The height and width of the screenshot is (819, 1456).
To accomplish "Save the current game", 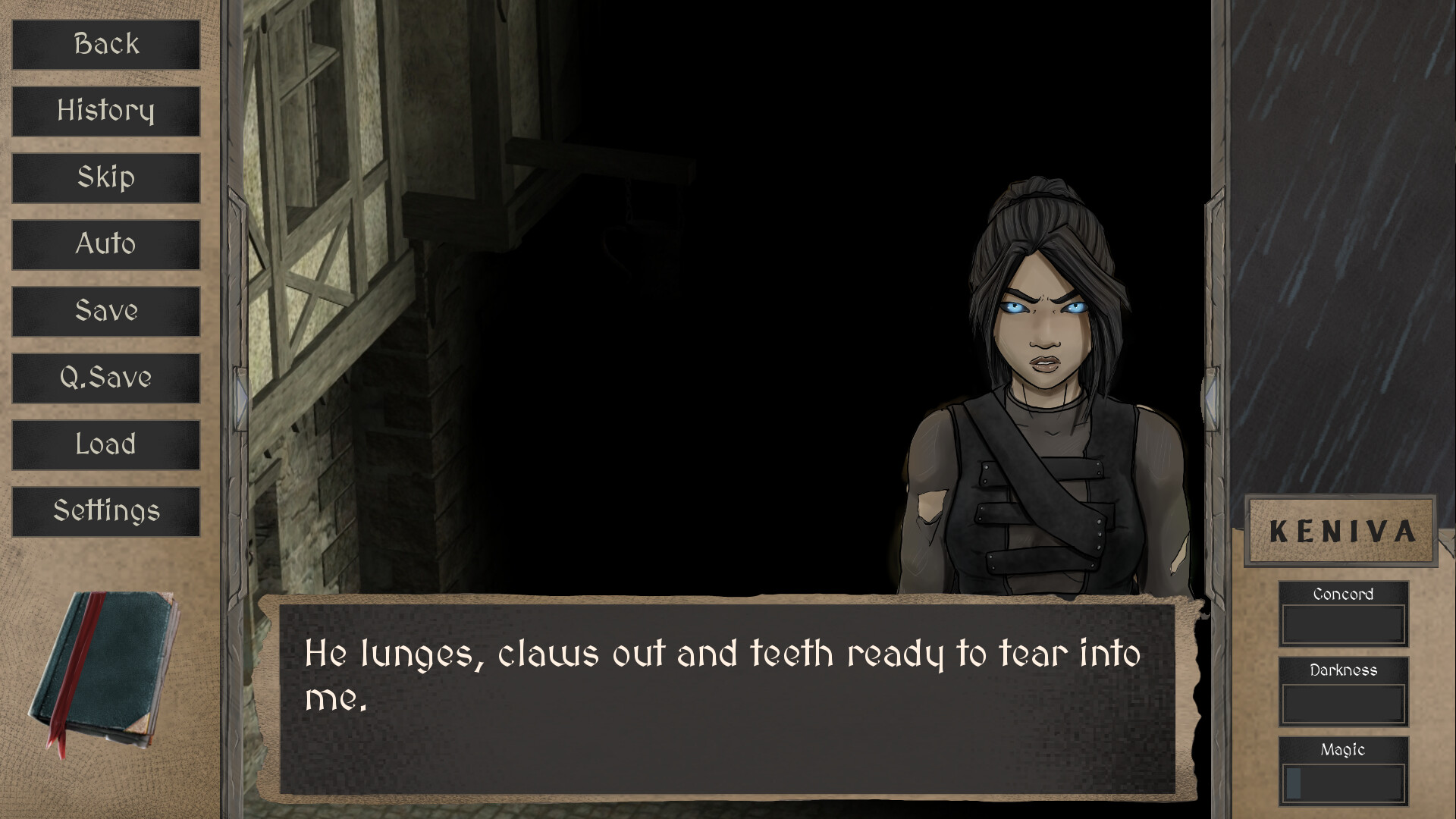I will pyautogui.click(x=106, y=311).
